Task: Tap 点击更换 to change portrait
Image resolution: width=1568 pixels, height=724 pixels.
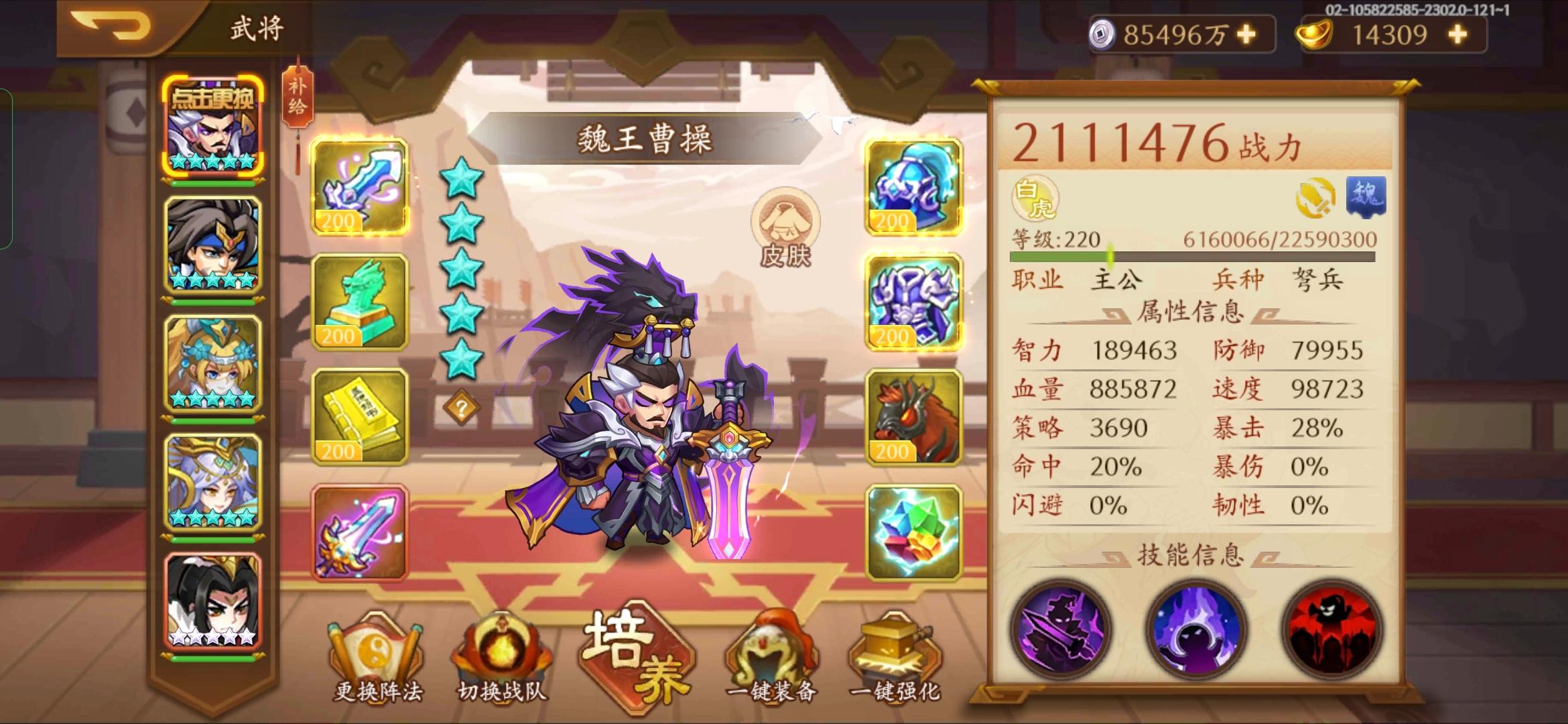Action: click(212, 97)
